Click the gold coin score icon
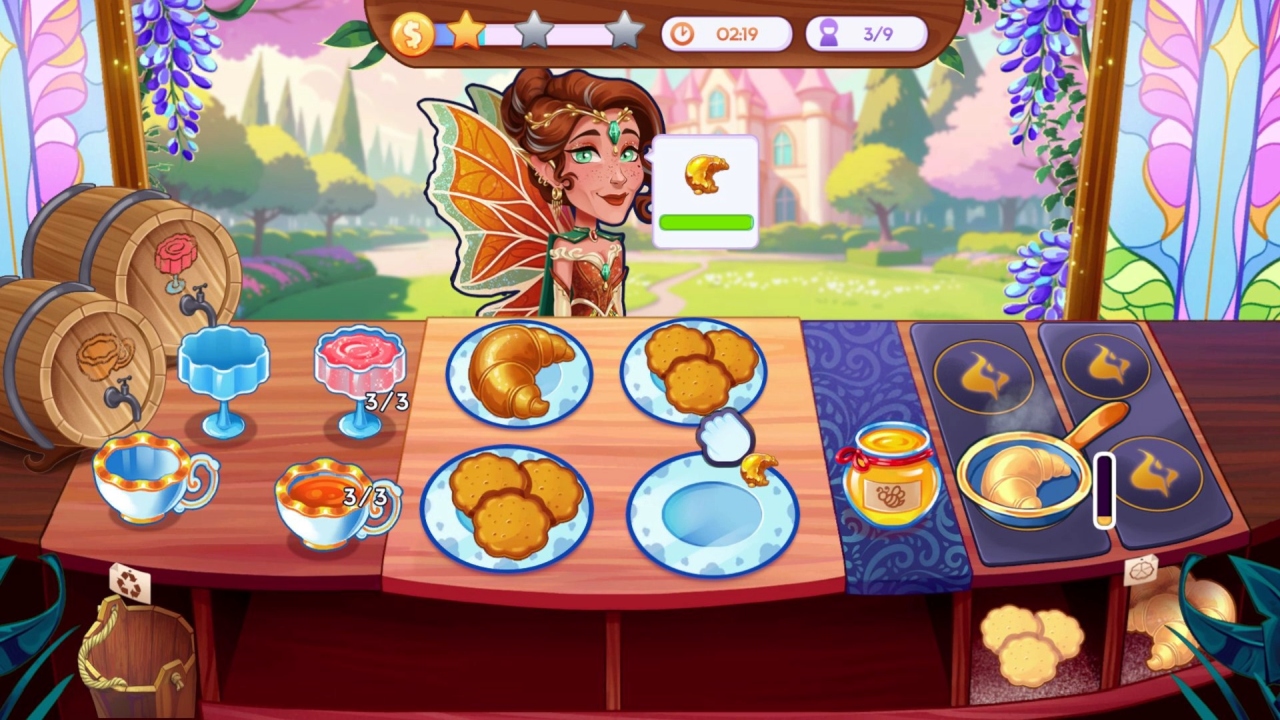The width and height of the screenshot is (1280, 720). pyautogui.click(x=413, y=31)
